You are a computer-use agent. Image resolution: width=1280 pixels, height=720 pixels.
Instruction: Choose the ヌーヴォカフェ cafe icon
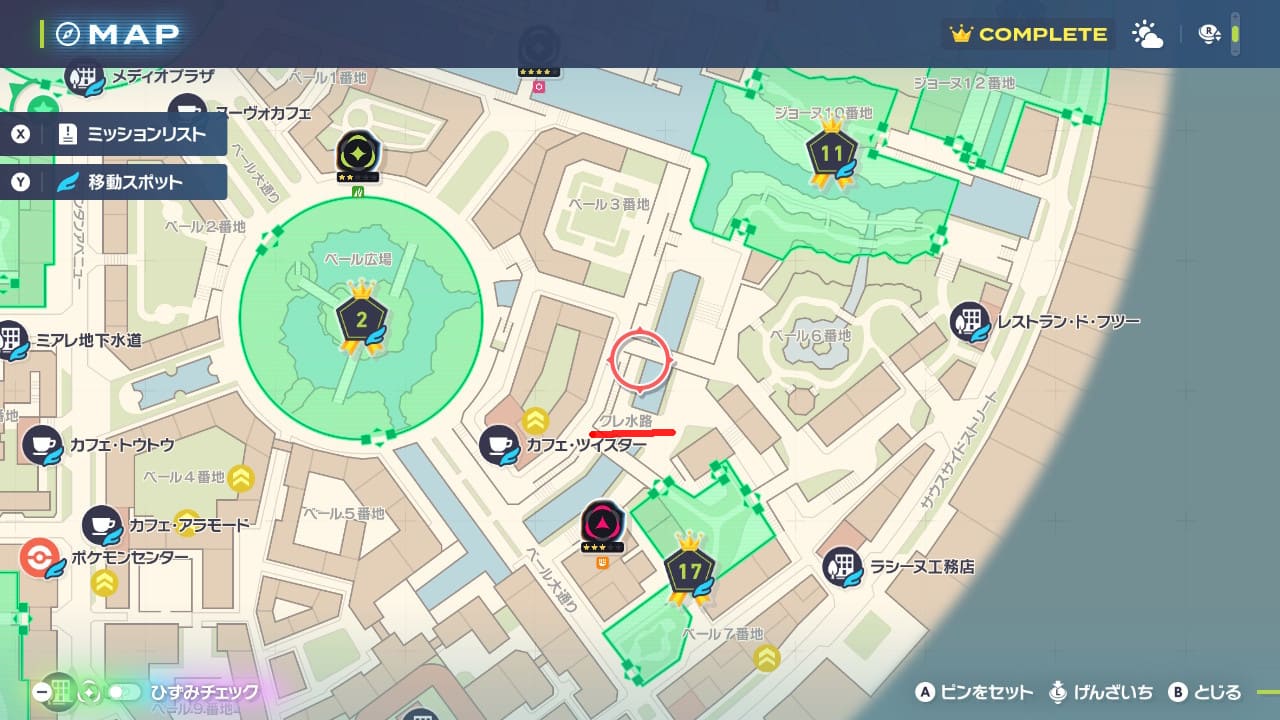click(x=187, y=113)
